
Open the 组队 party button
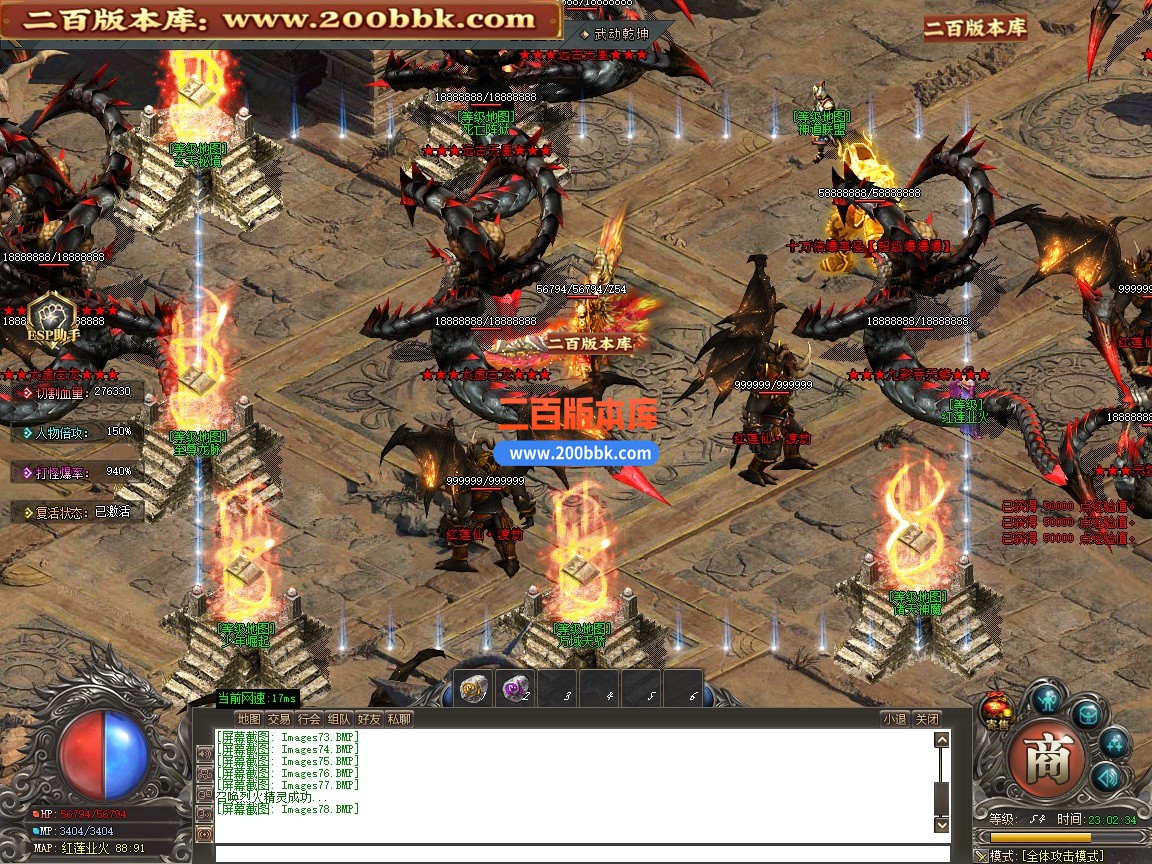coord(339,718)
